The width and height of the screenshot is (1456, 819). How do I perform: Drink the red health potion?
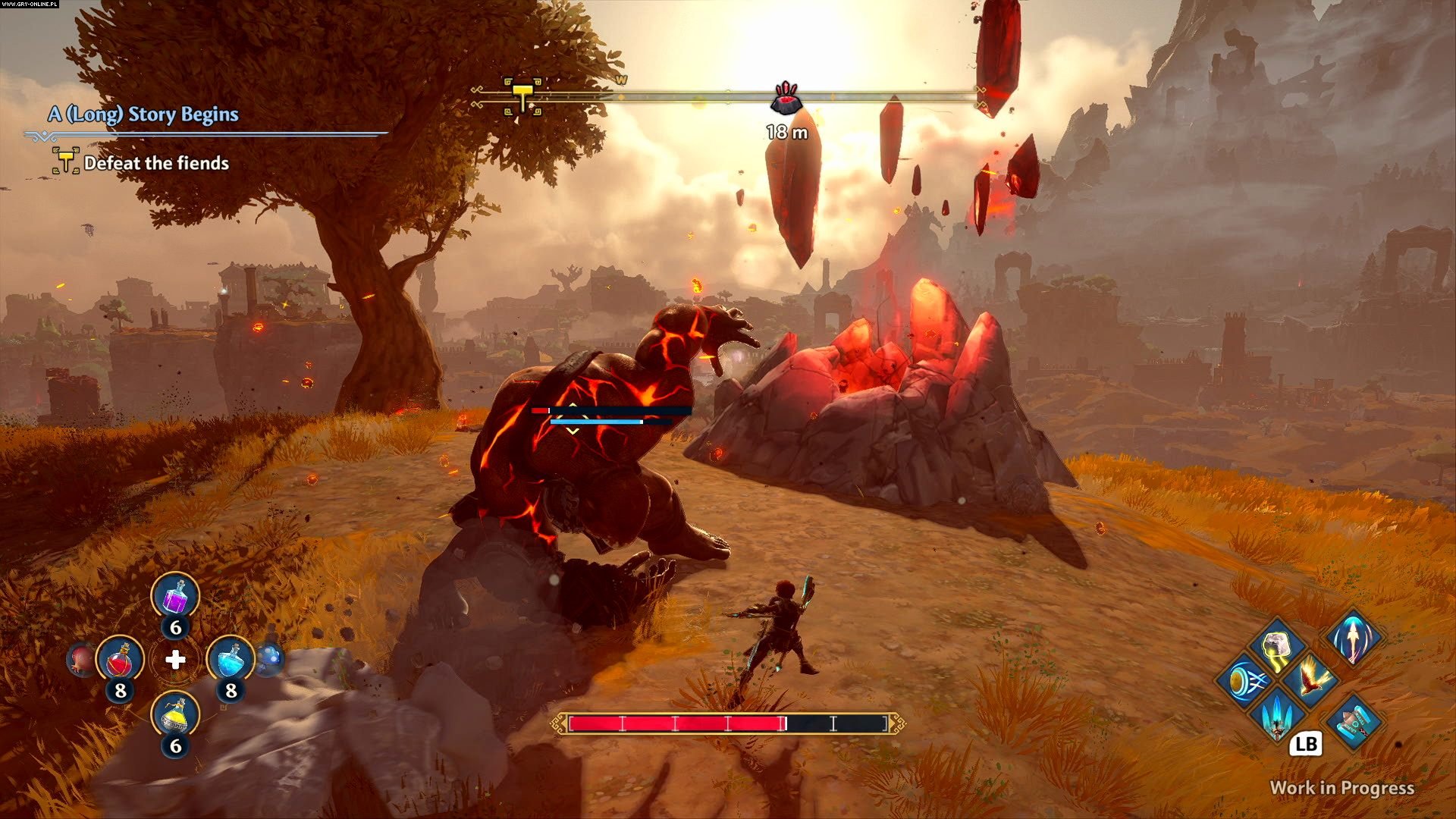120,660
